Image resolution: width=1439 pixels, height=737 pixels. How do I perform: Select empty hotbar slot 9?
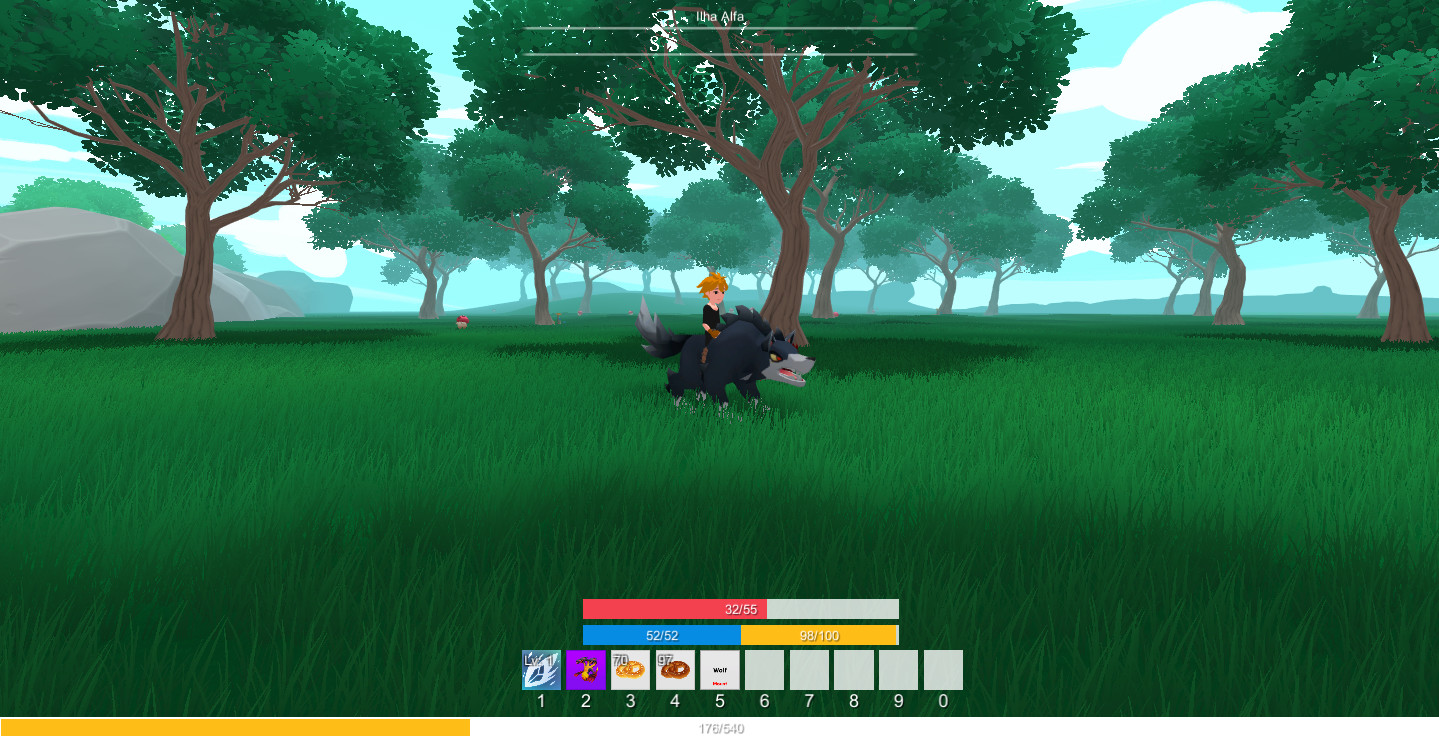tap(898, 670)
